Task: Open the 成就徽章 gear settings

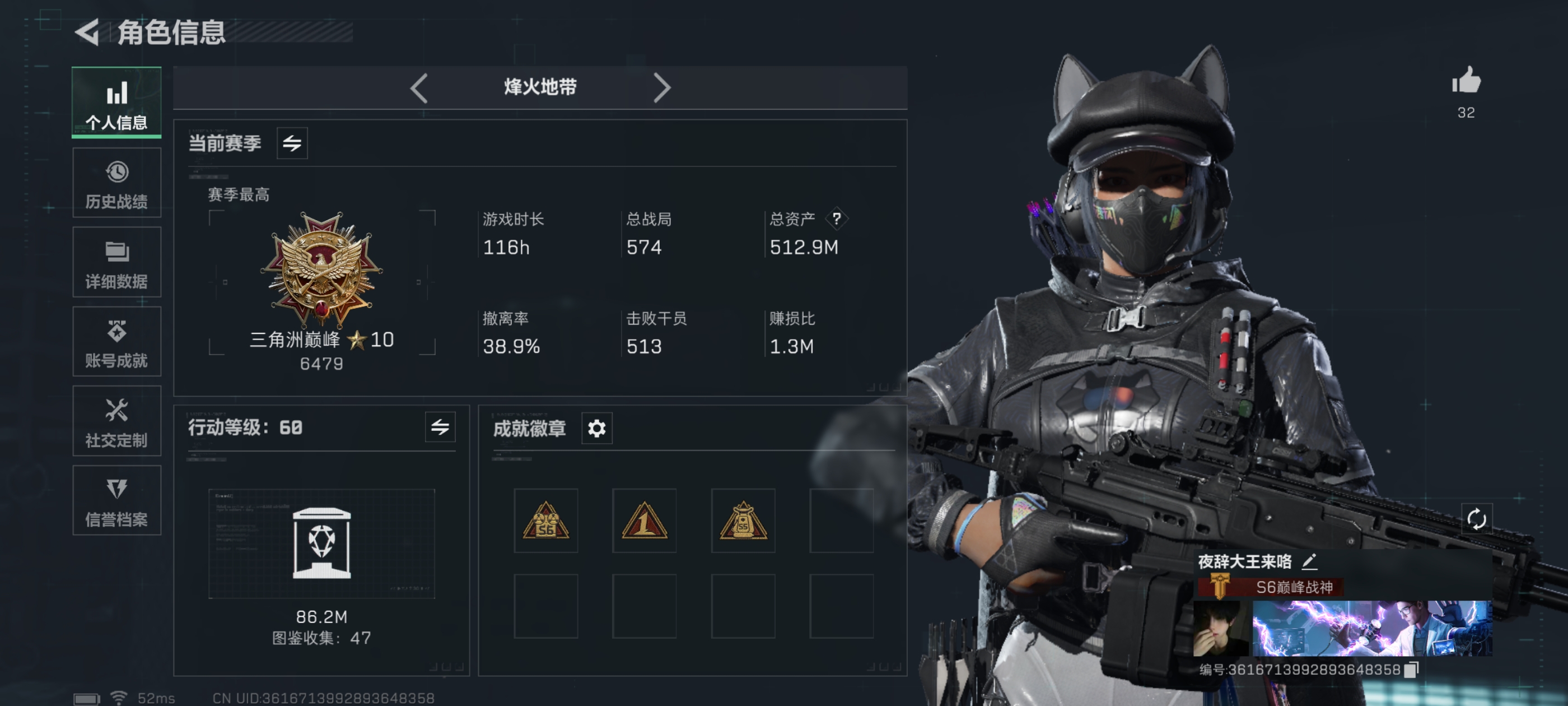Action: tap(596, 429)
